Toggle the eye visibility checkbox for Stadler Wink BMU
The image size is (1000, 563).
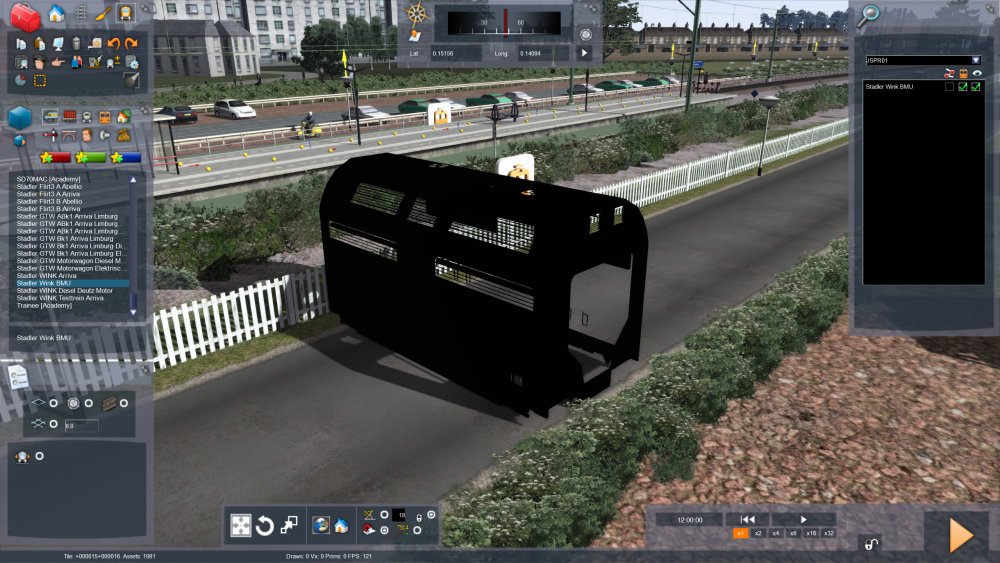tap(976, 87)
